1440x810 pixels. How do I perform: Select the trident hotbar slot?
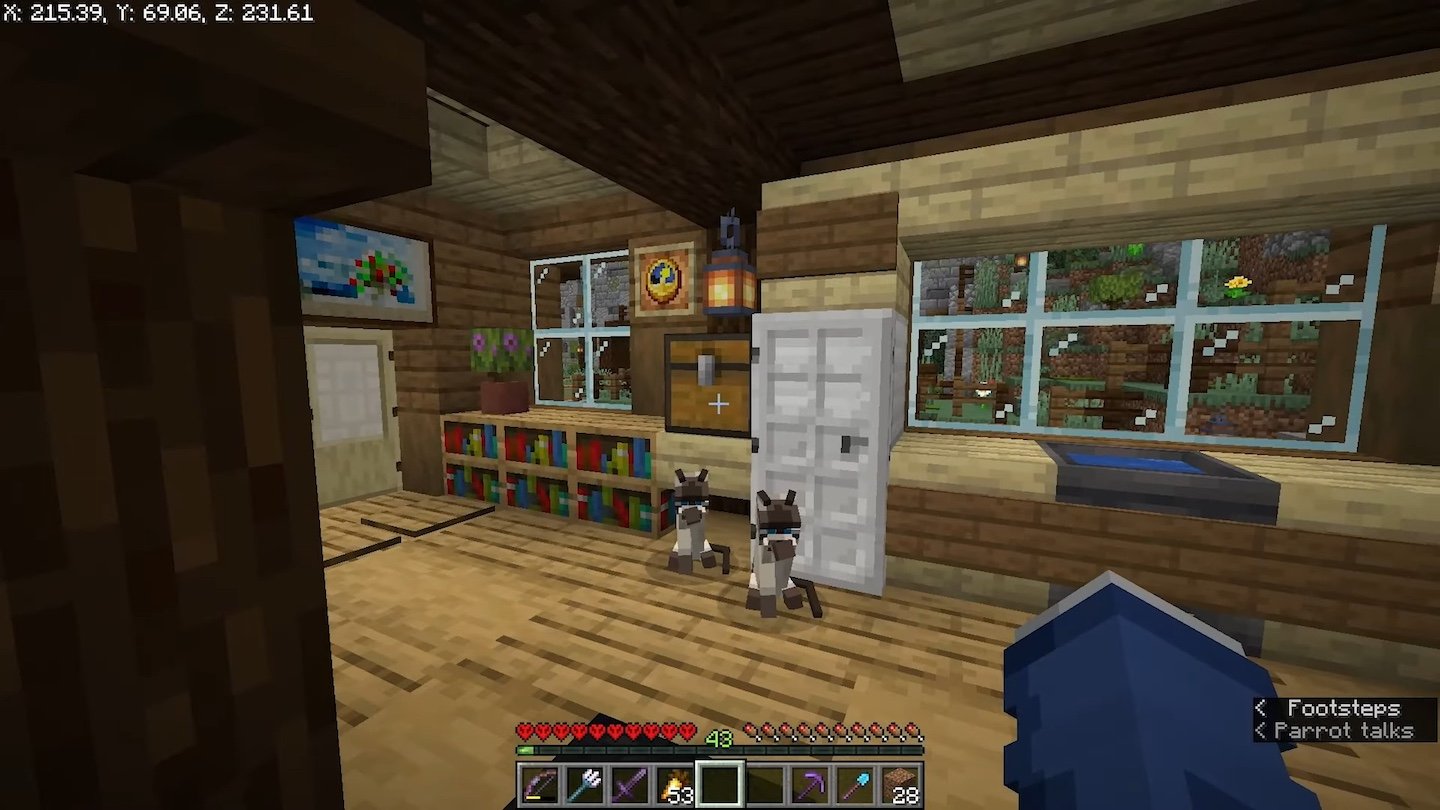click(585, 785)
